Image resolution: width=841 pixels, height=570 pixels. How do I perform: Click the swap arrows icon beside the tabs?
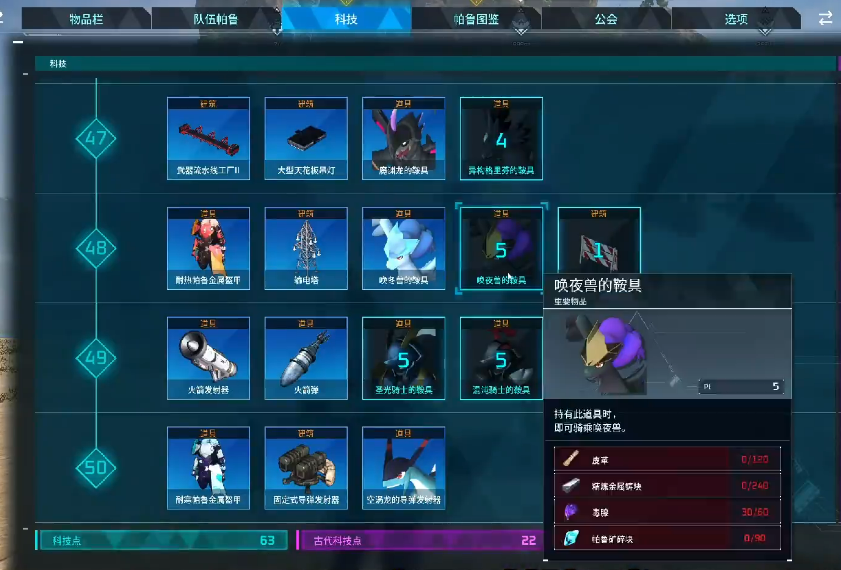(825, 18)
